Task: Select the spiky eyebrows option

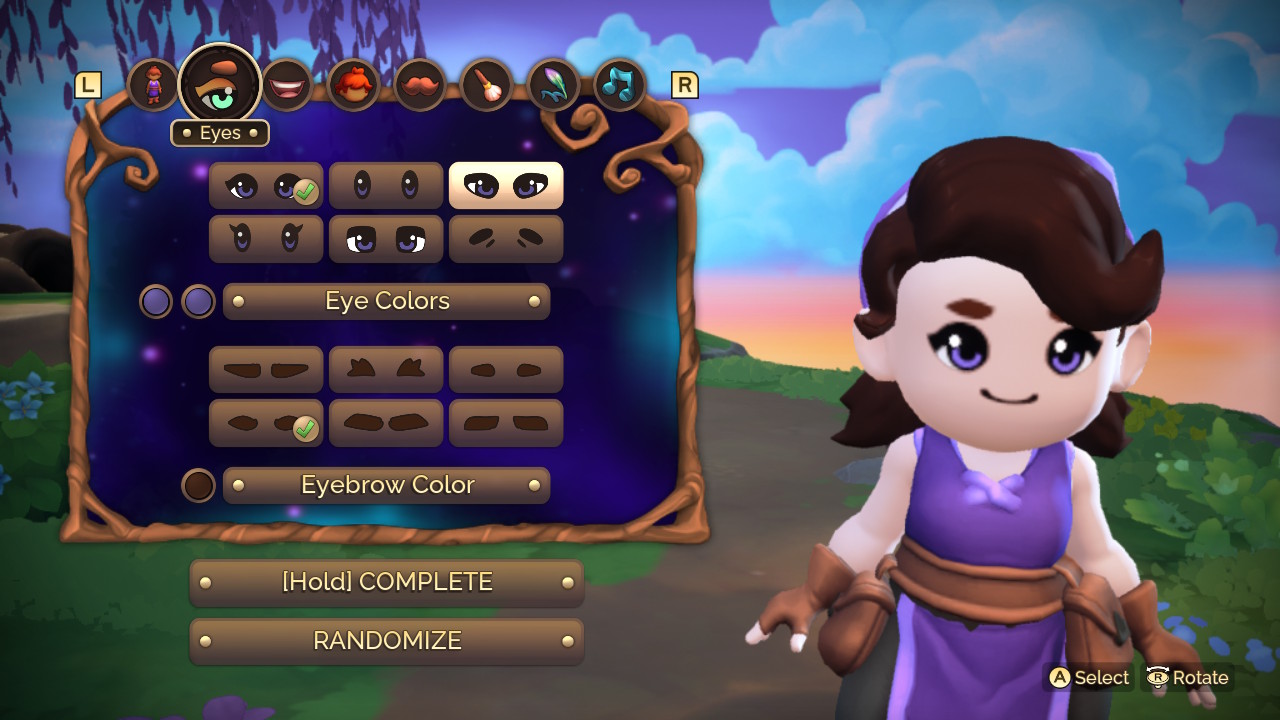Action: pyautogui.click(x=386, y=370)
